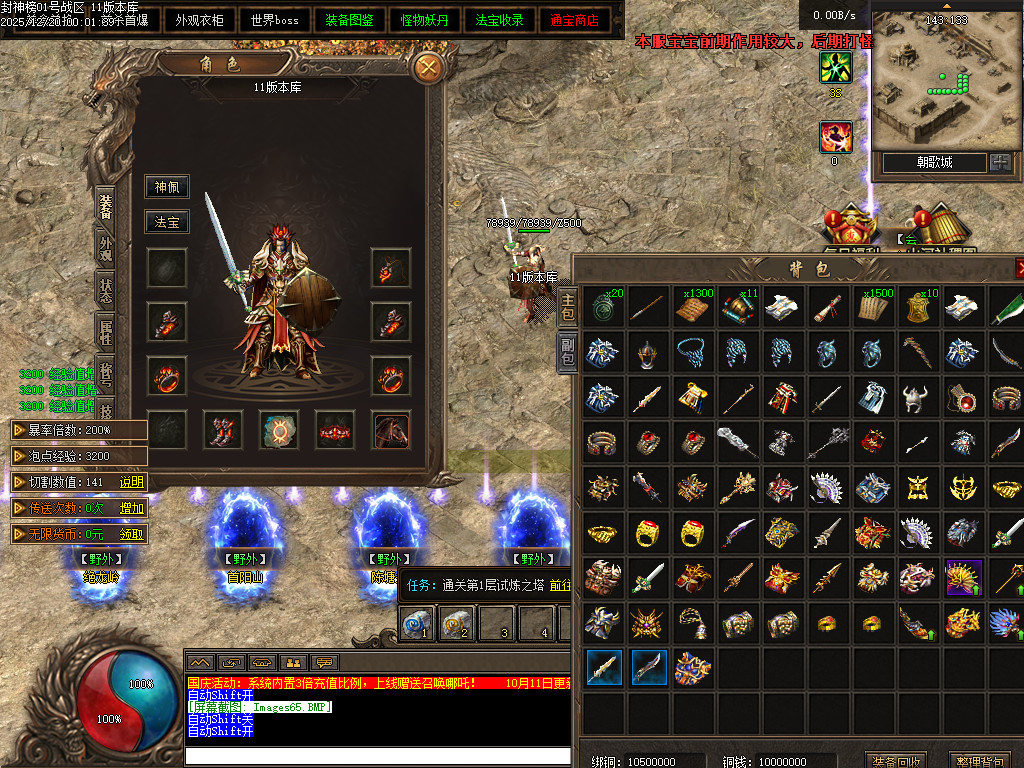Click 增加 to add teleport count

pos(132,508)
